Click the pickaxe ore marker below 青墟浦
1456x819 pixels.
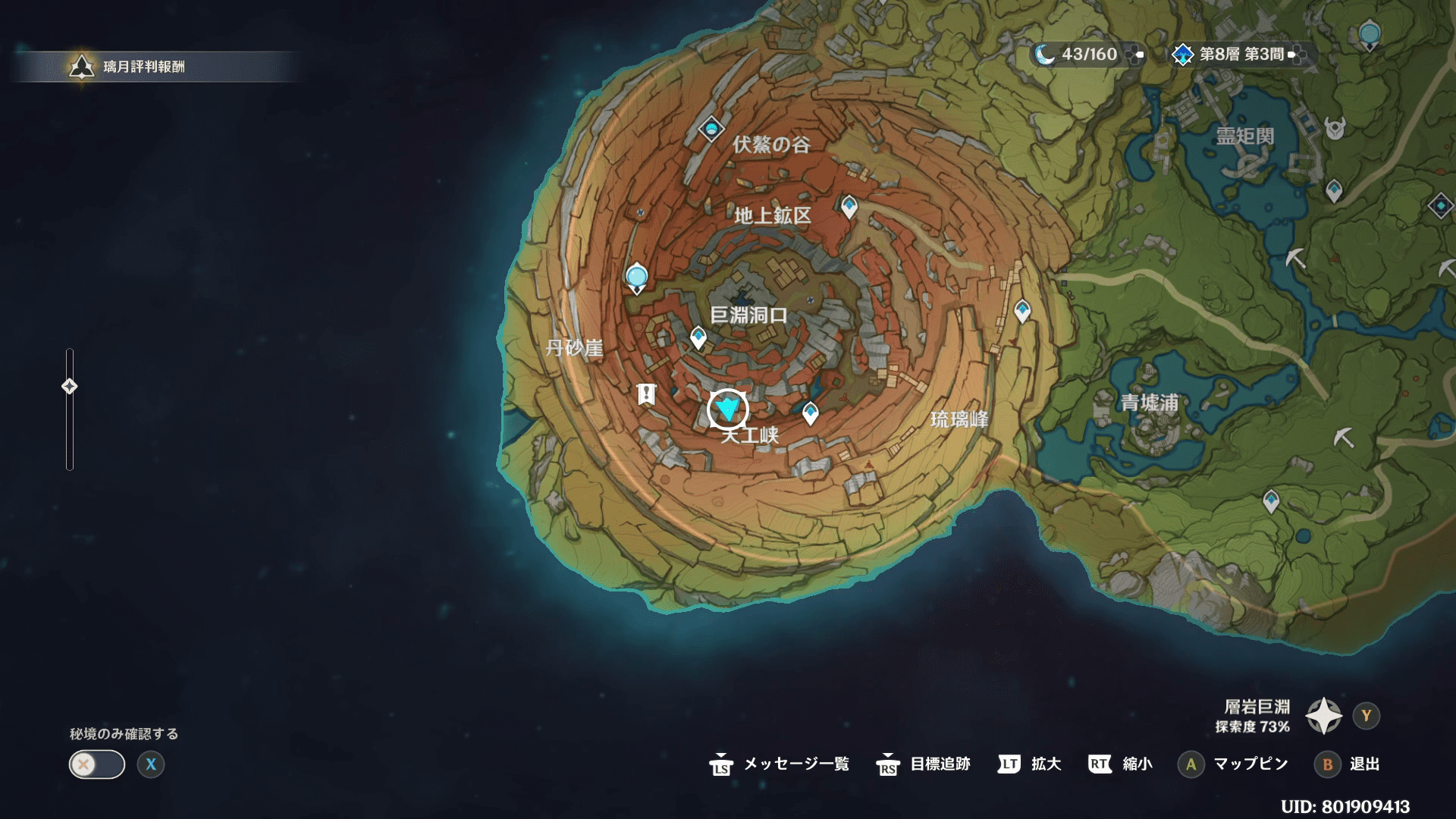tap(1343, 438)
